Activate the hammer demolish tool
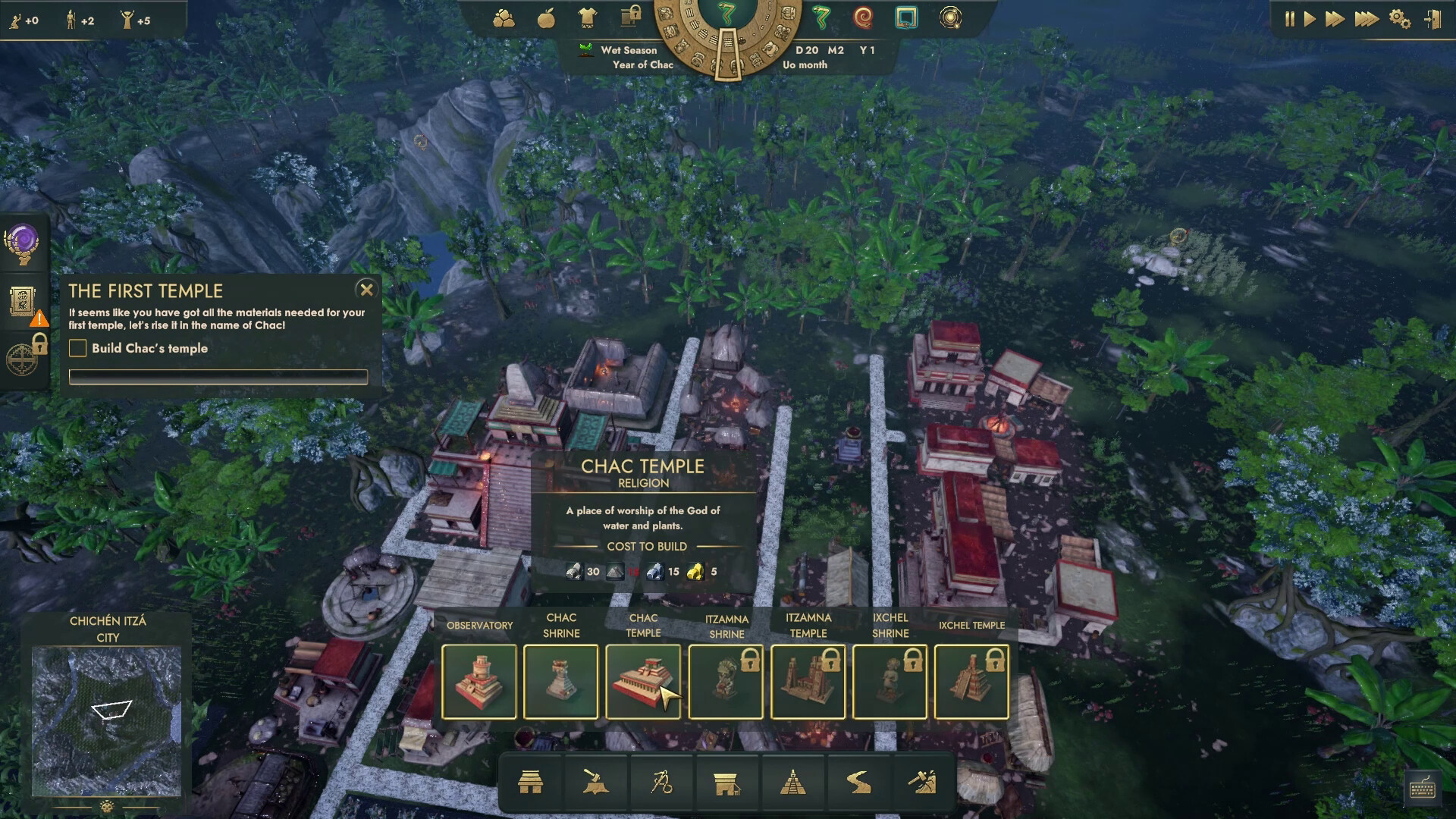This screenshot has width=1456, height=819. [x=922, y=783]
